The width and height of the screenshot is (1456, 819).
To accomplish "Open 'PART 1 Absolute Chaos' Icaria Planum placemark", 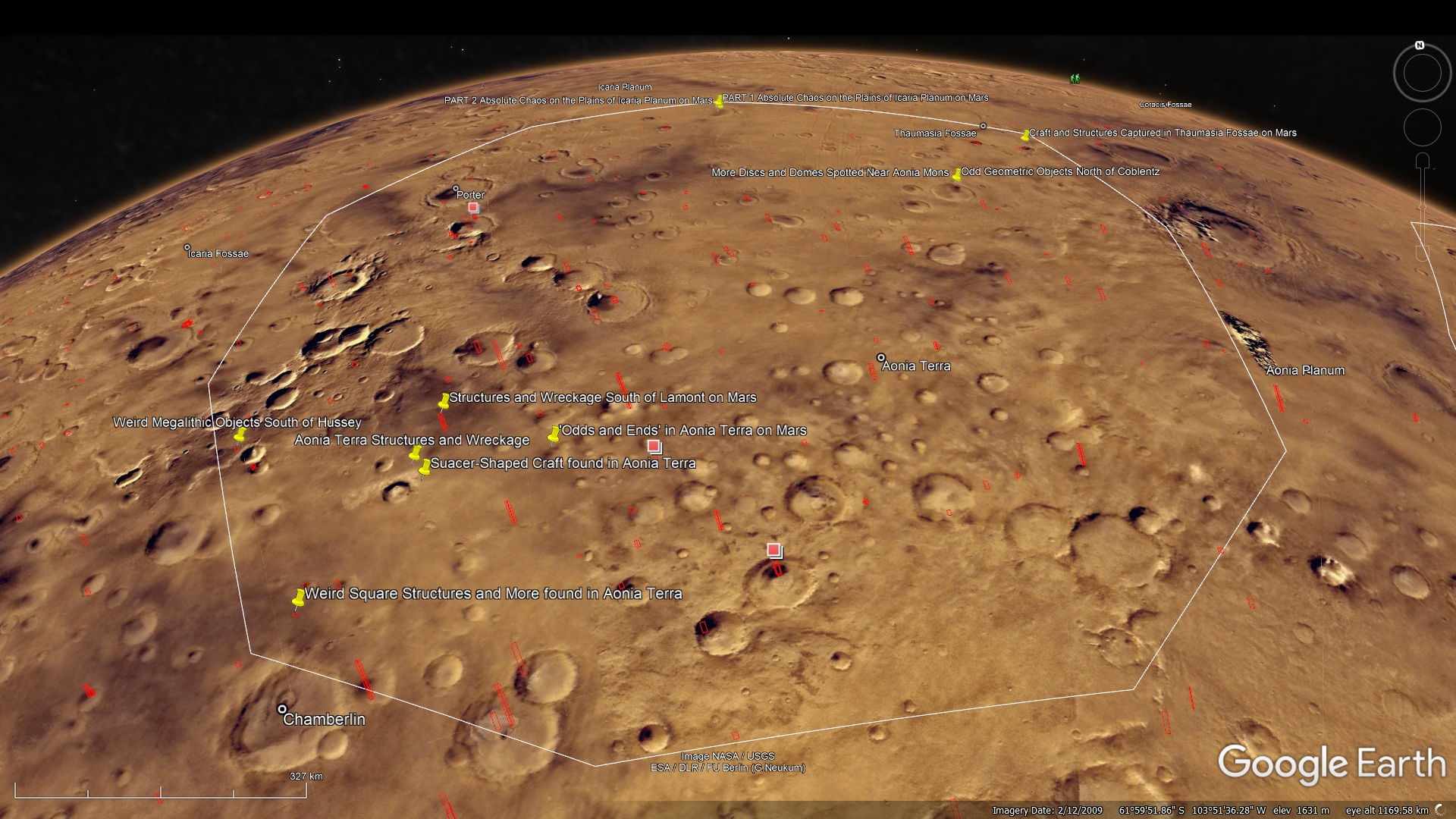I will point(719,102).
